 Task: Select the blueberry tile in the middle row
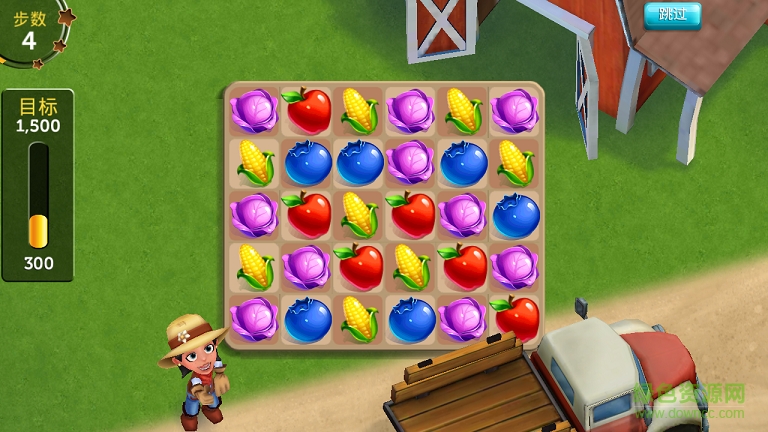pyautogui.click(x=515, y=214)
